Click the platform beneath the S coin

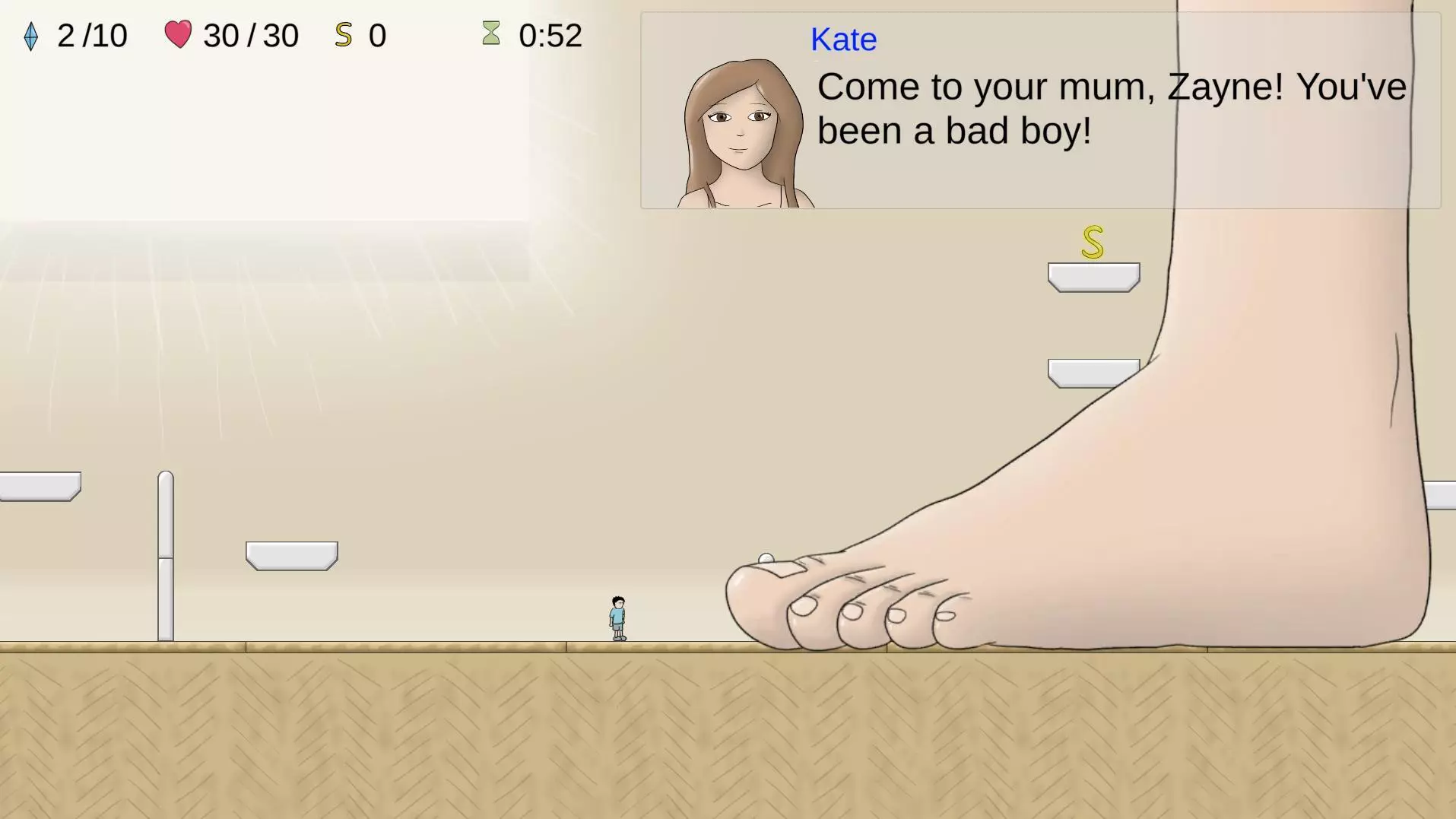pos(1093,276)
